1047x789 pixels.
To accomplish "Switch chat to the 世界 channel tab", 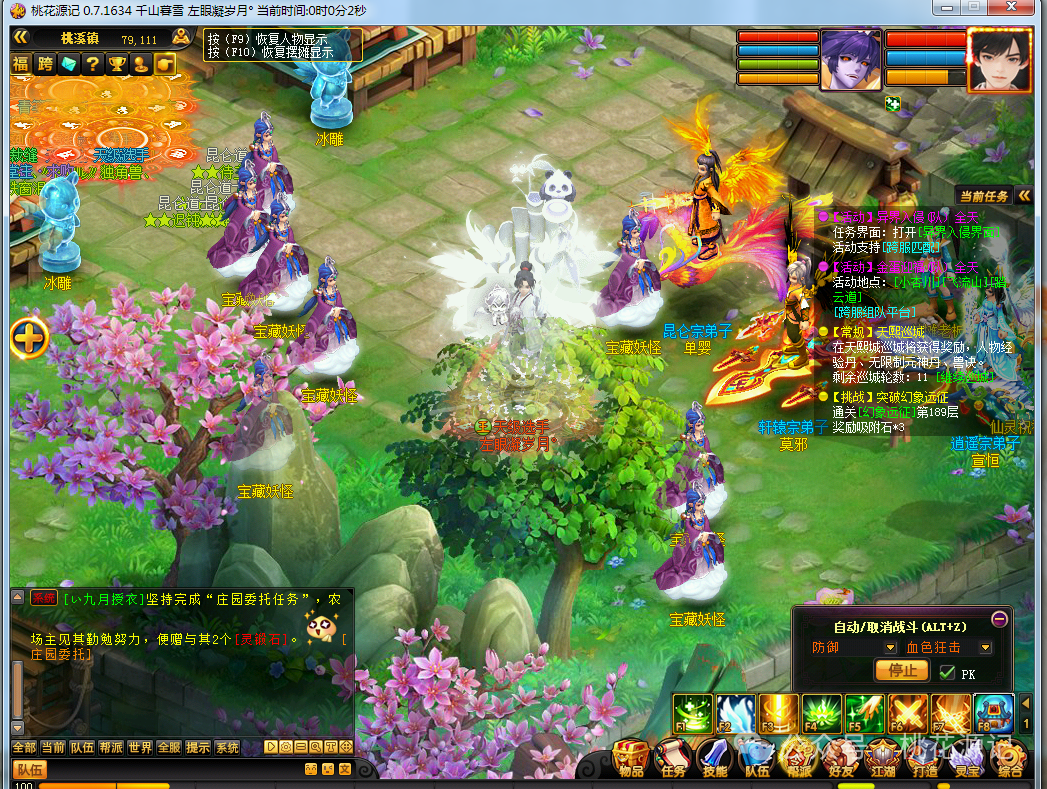I will point(140,748).
